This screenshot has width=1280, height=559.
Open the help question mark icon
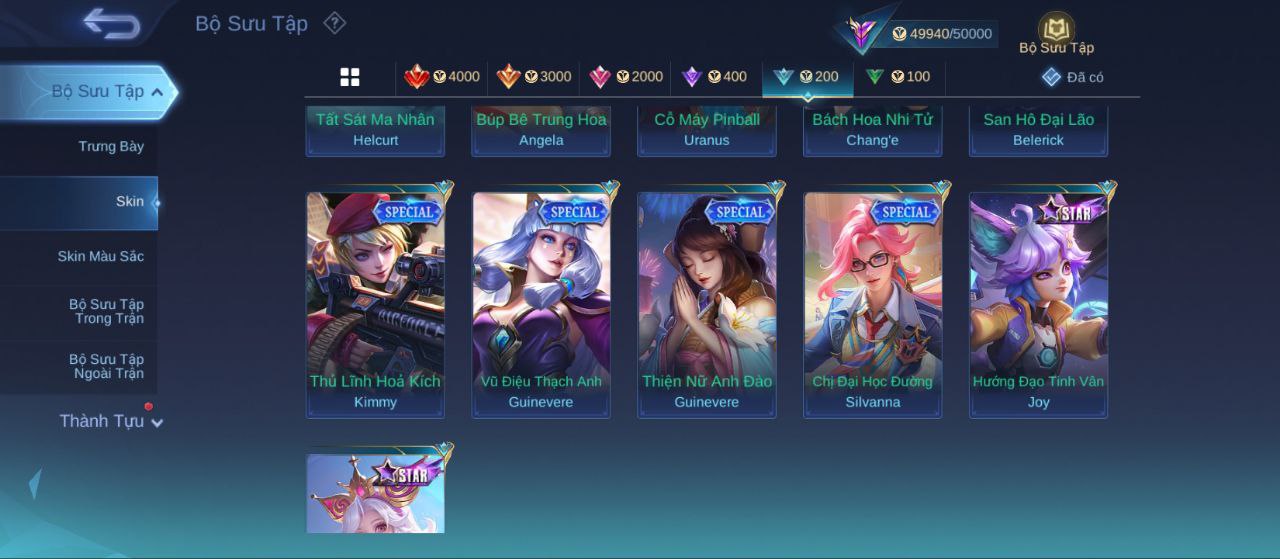point(335,23)
